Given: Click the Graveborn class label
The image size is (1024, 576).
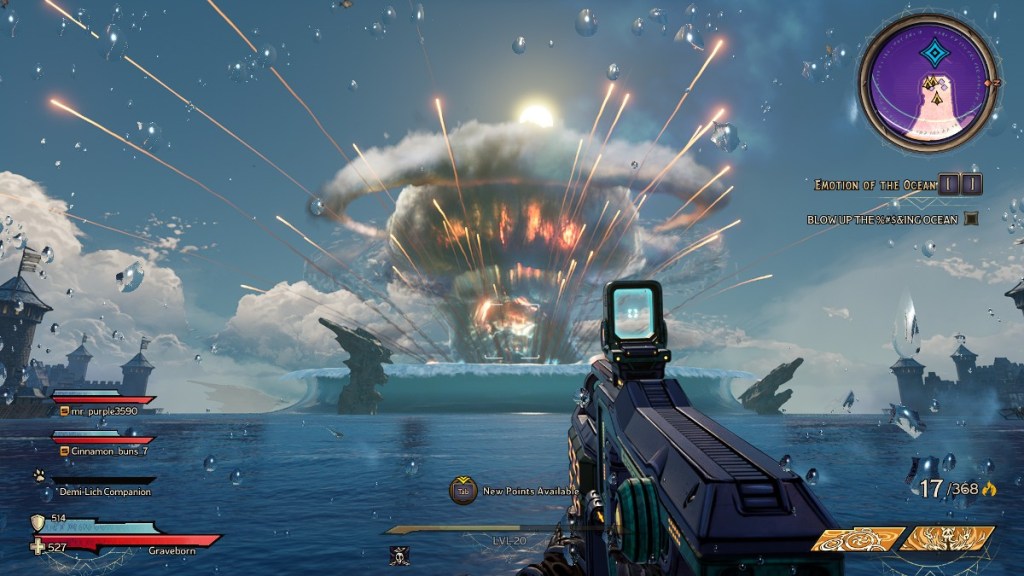Looking at the screenshot, I should [x=168, y=548].
